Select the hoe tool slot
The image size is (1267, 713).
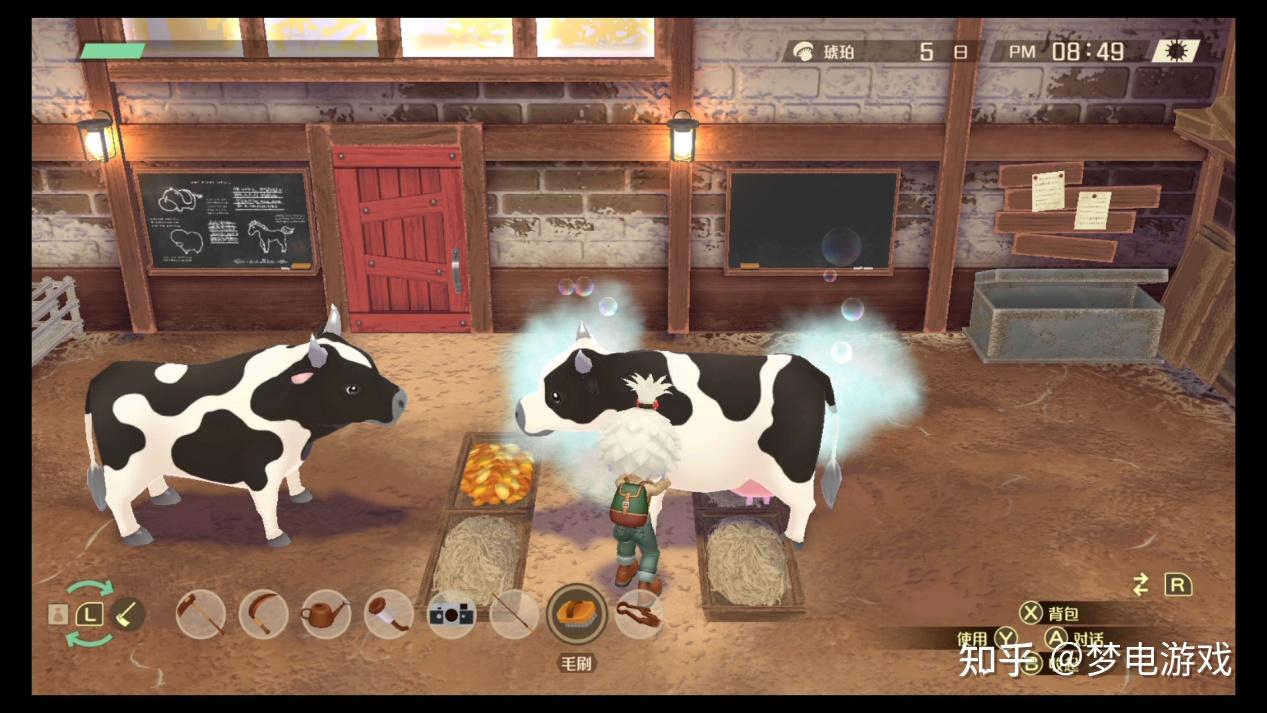(201, 614)
